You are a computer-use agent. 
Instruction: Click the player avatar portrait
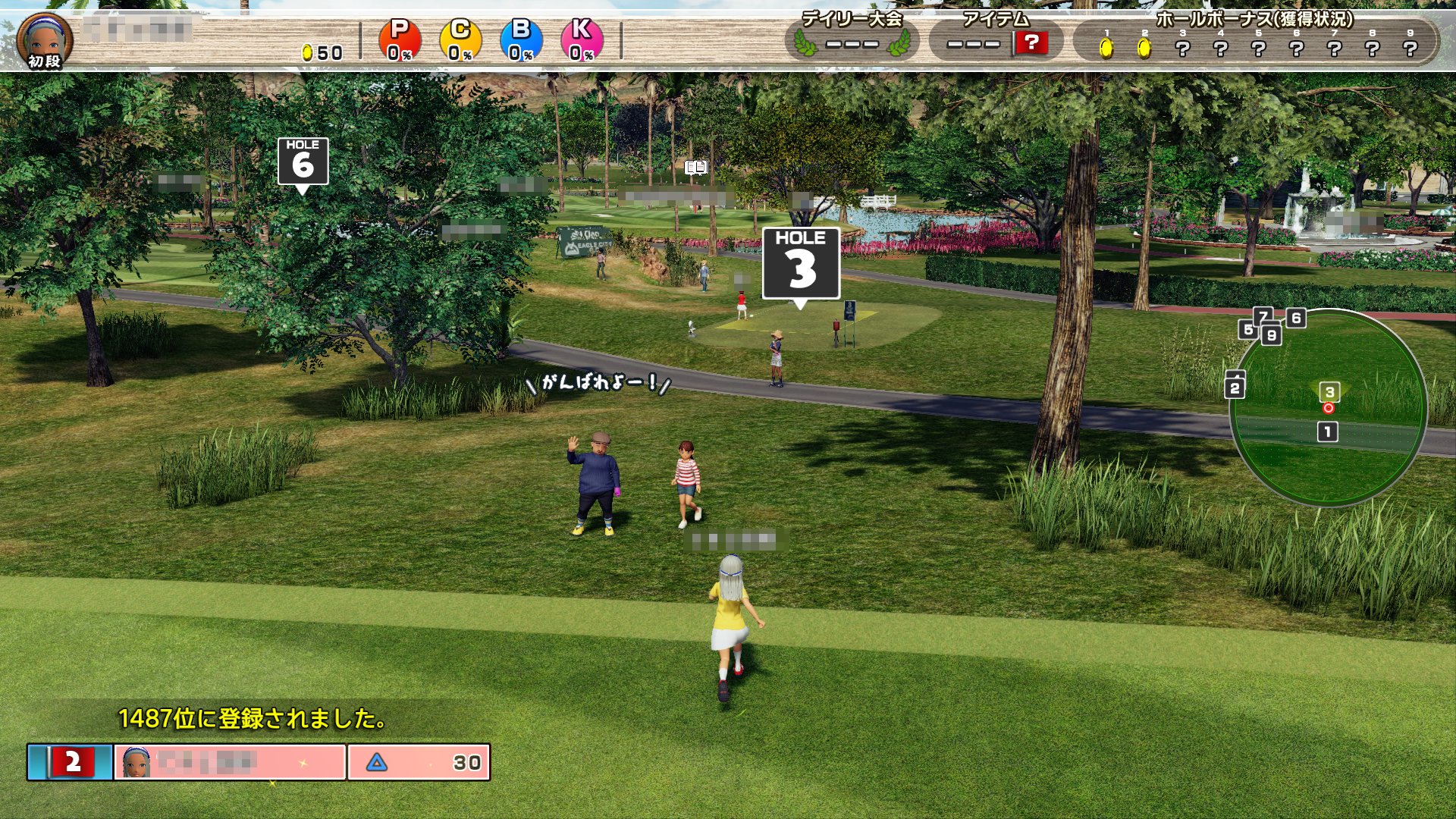tap(45, 38)
